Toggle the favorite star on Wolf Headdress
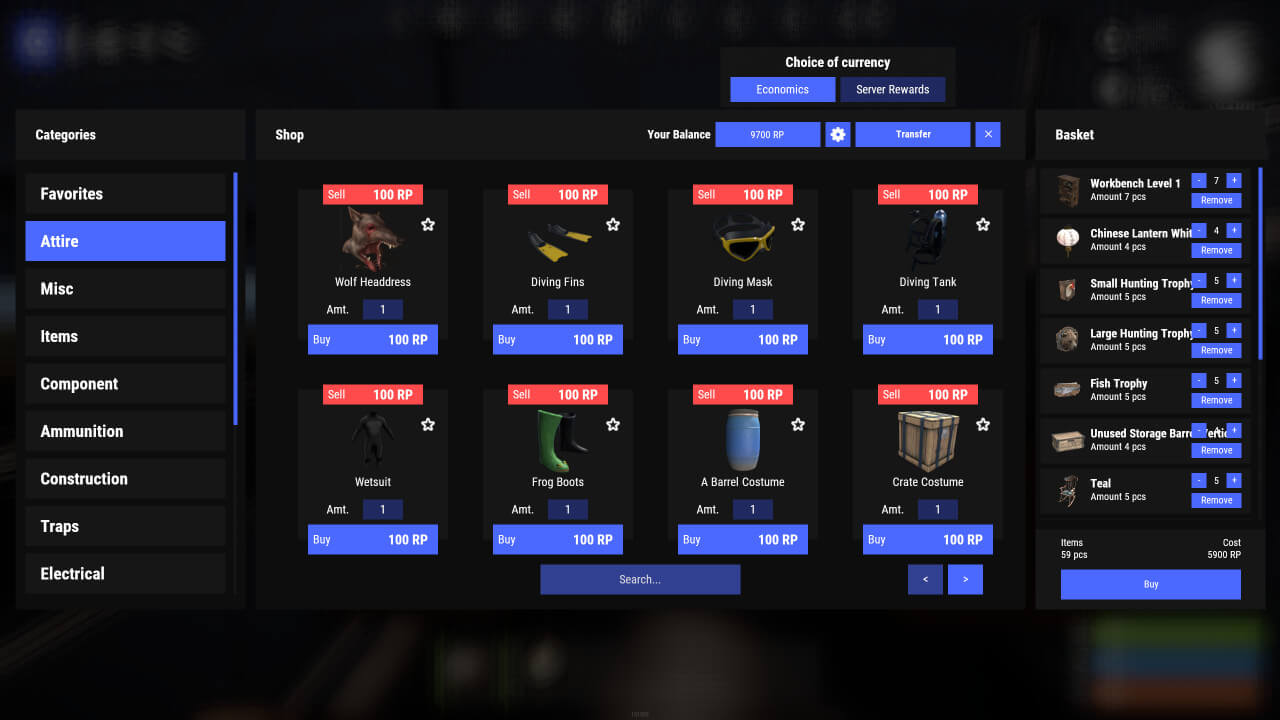The height and width of the screenshot is (720, 1280). click(428, 225)
